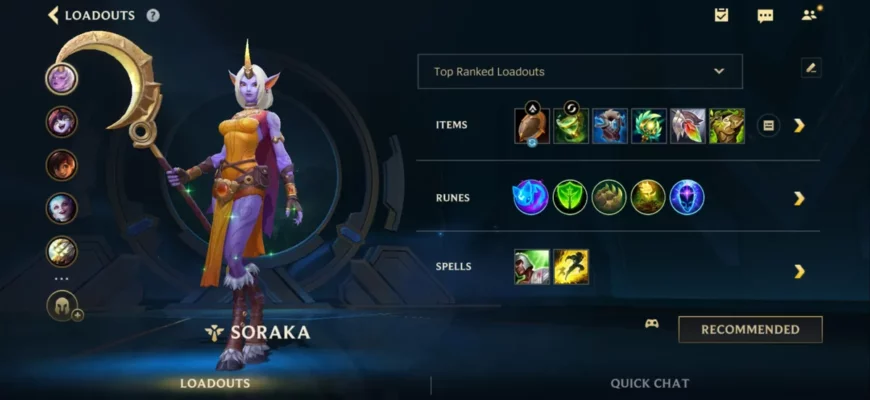
Task: Tap the Recommended button
Action: tap(750, 329)
